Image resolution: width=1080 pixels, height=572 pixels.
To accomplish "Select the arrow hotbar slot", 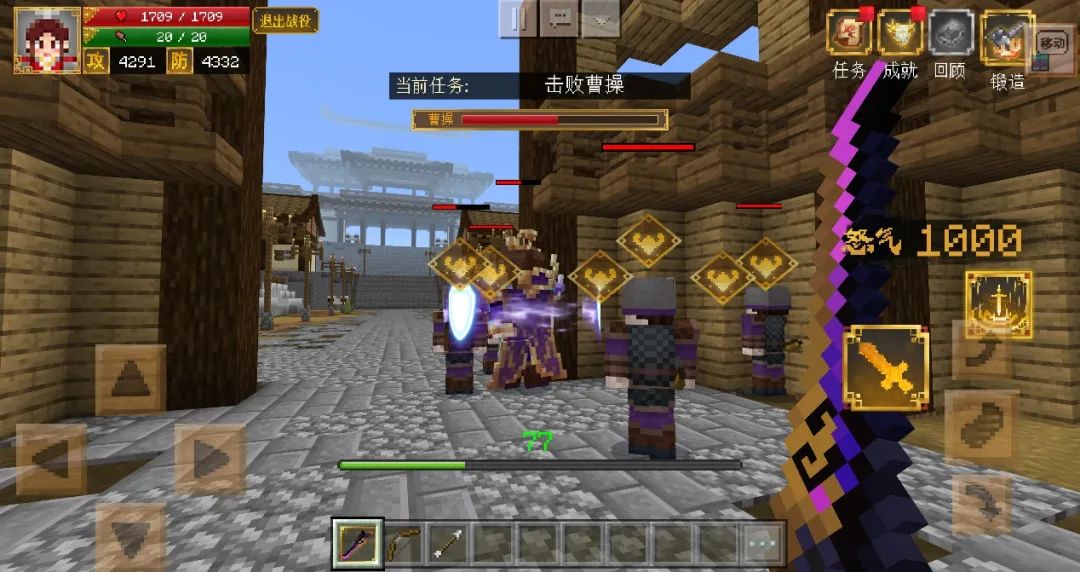I will pos(446,543).
